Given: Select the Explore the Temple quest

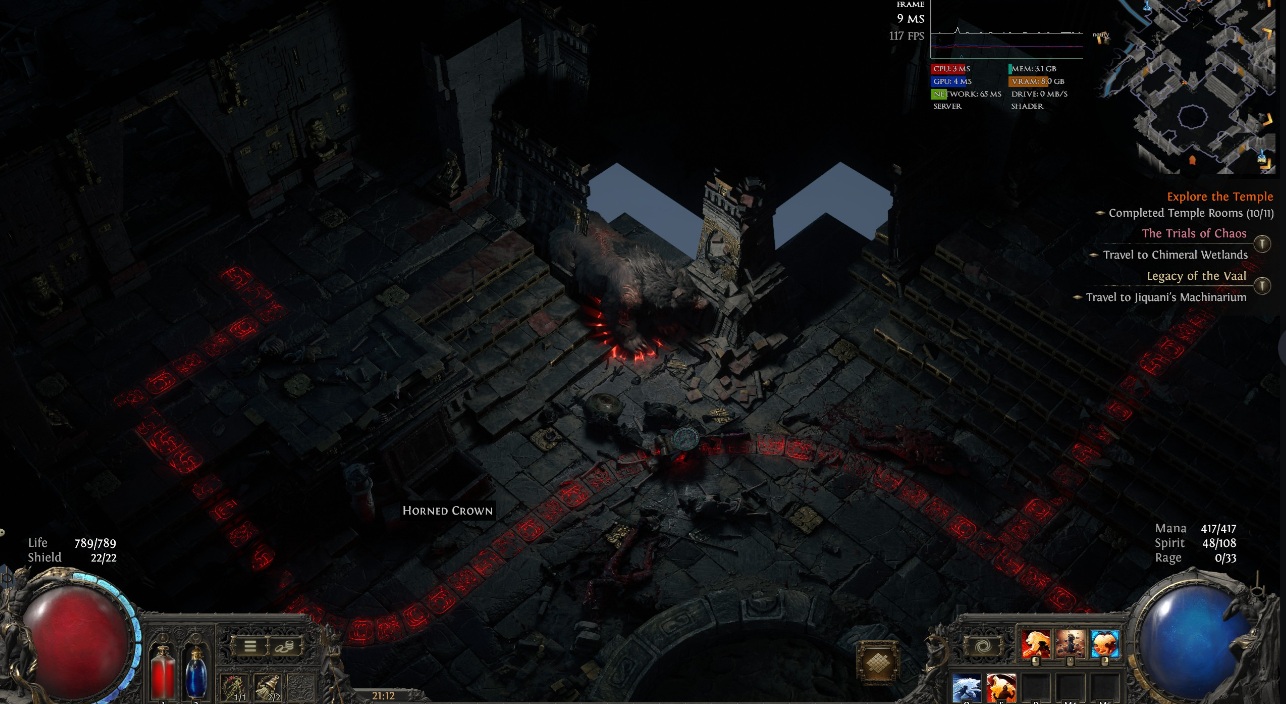Looking at the screenshot, I should click(x=1219, y=197).
